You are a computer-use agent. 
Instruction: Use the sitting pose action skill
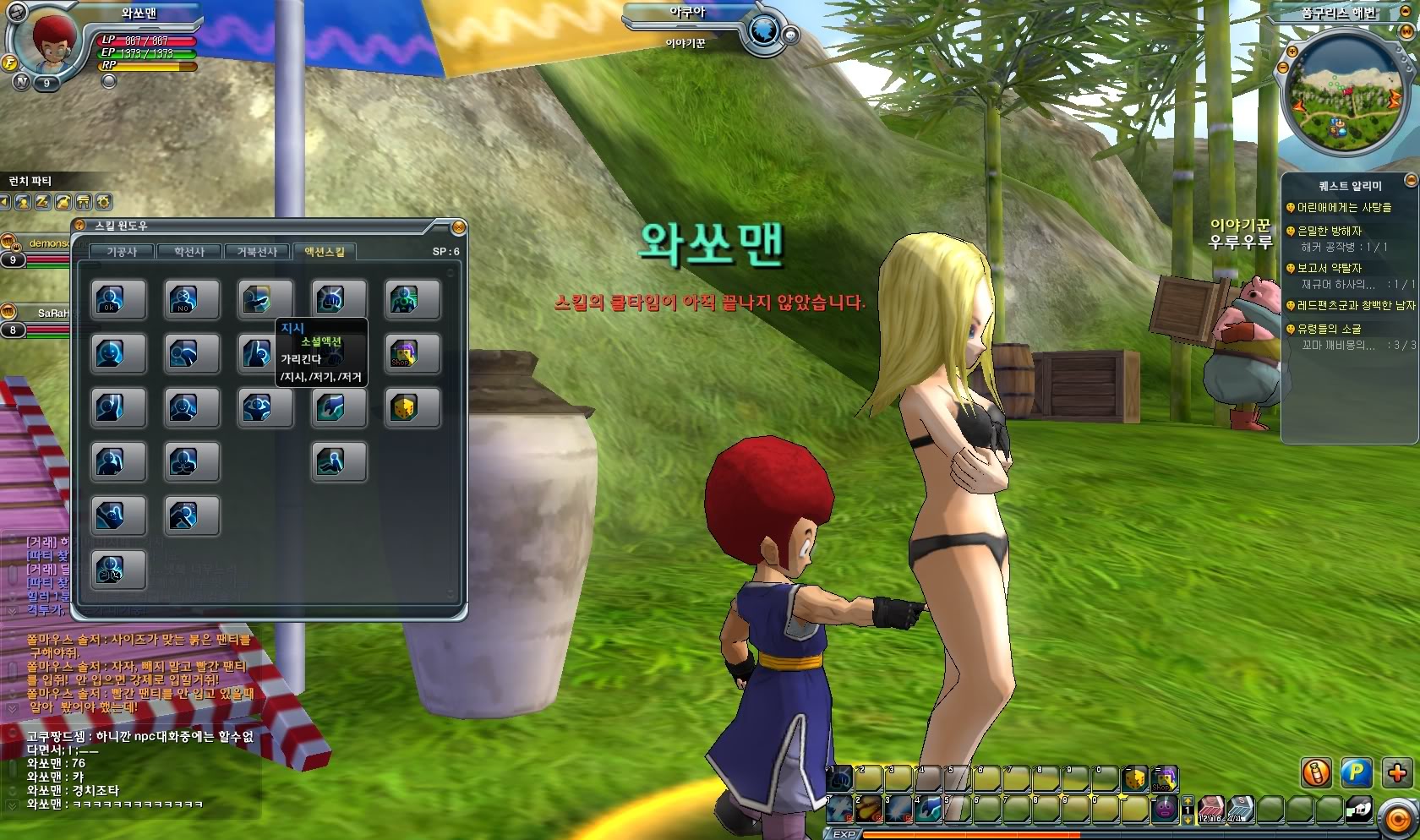click(x=331, y=461)
